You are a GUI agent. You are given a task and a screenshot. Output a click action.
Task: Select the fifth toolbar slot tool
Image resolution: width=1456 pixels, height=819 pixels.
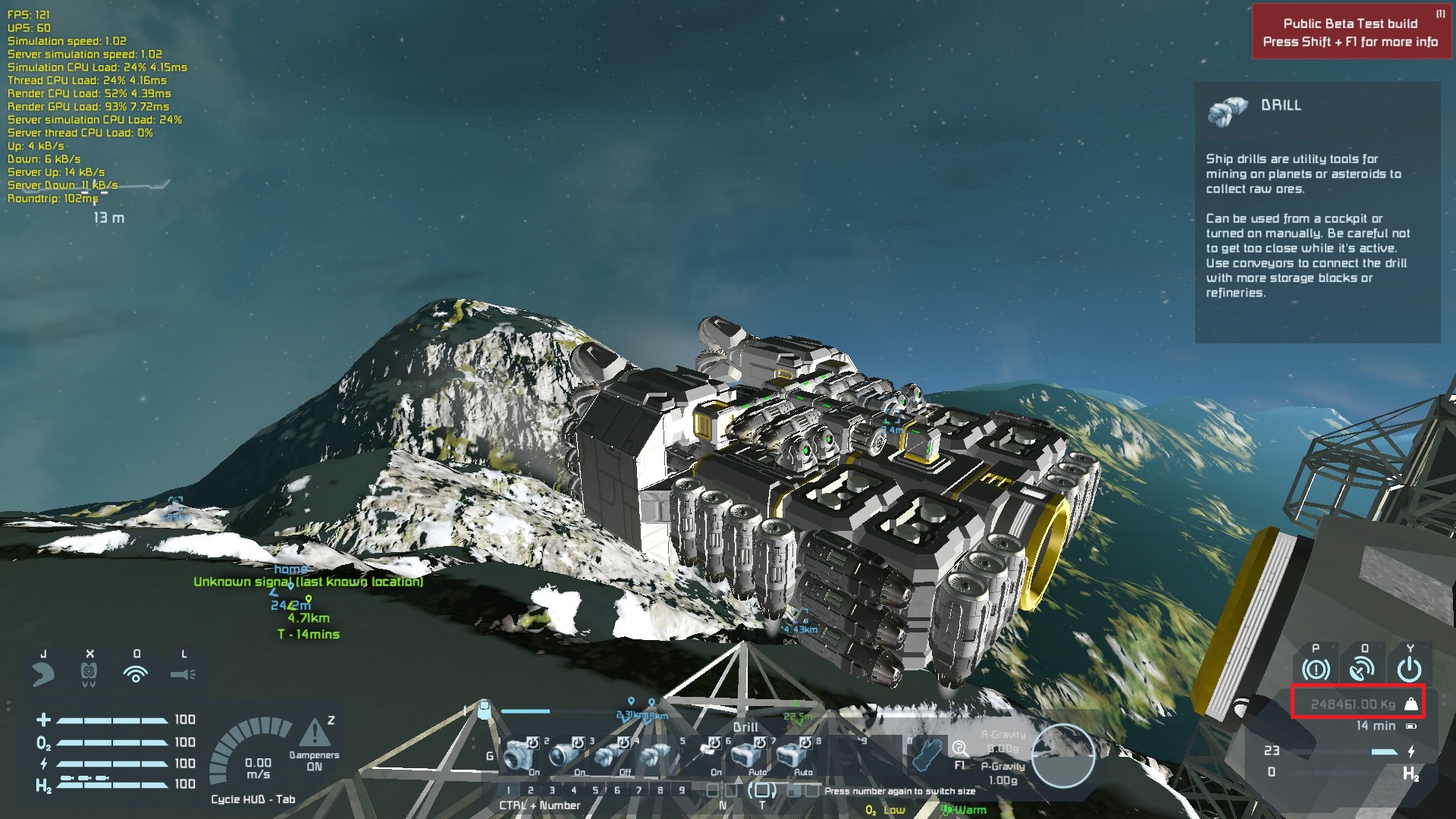tap(701, 754)
